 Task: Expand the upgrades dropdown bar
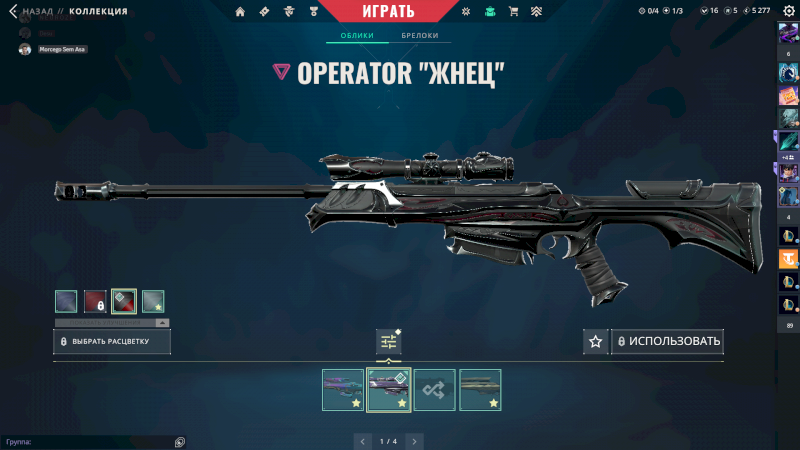pos(112,323)
